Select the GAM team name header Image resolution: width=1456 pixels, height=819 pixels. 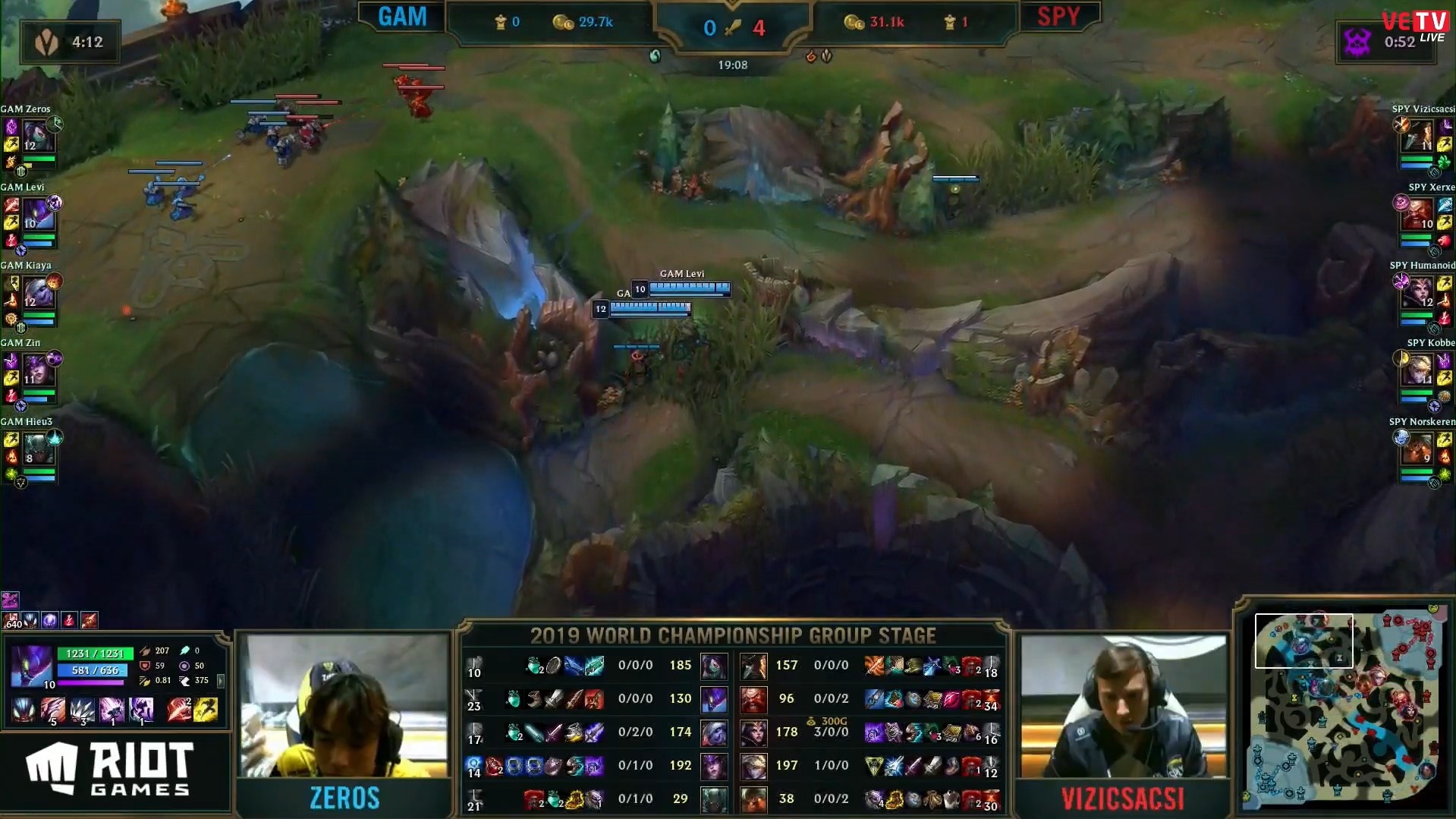tap(402, 17)
